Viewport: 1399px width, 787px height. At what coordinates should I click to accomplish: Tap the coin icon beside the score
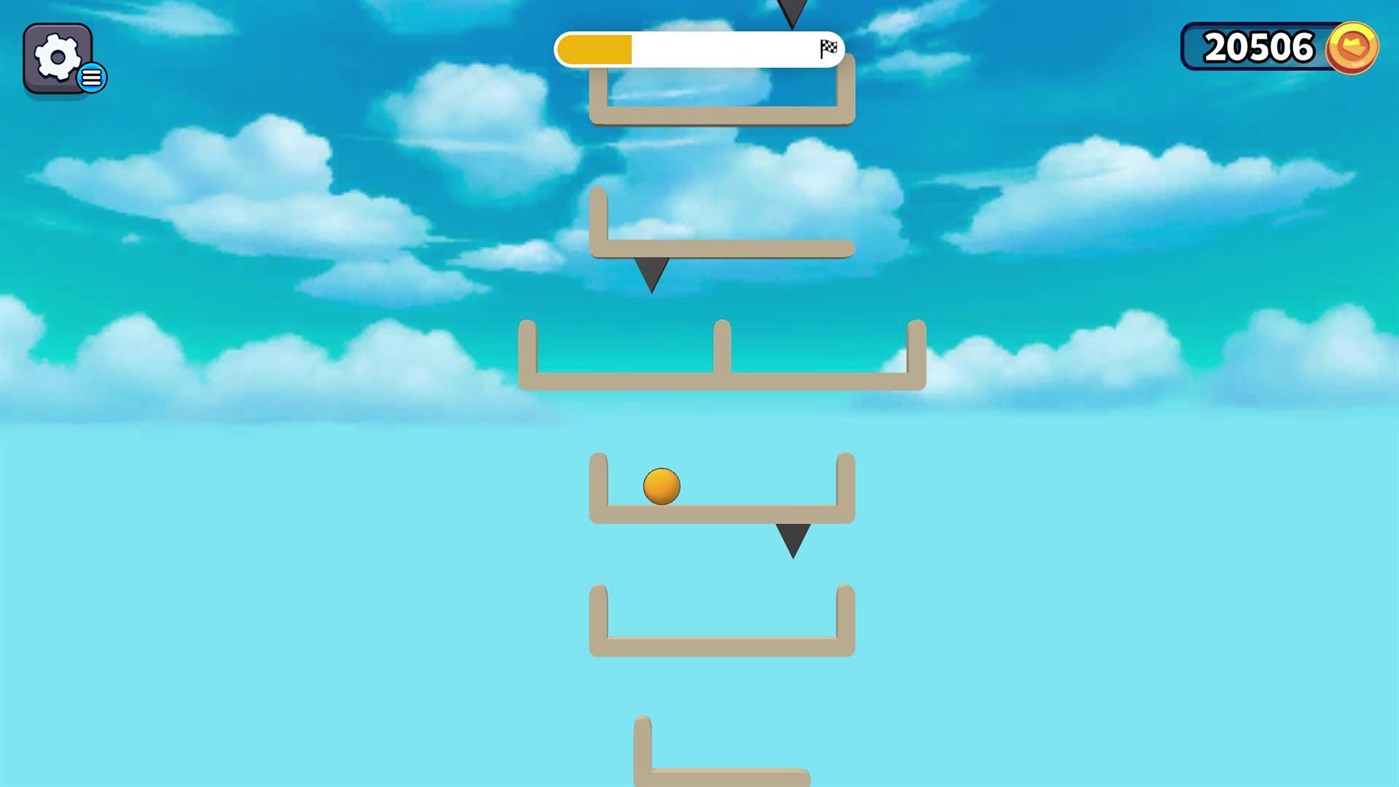[x=1351, y=46]
